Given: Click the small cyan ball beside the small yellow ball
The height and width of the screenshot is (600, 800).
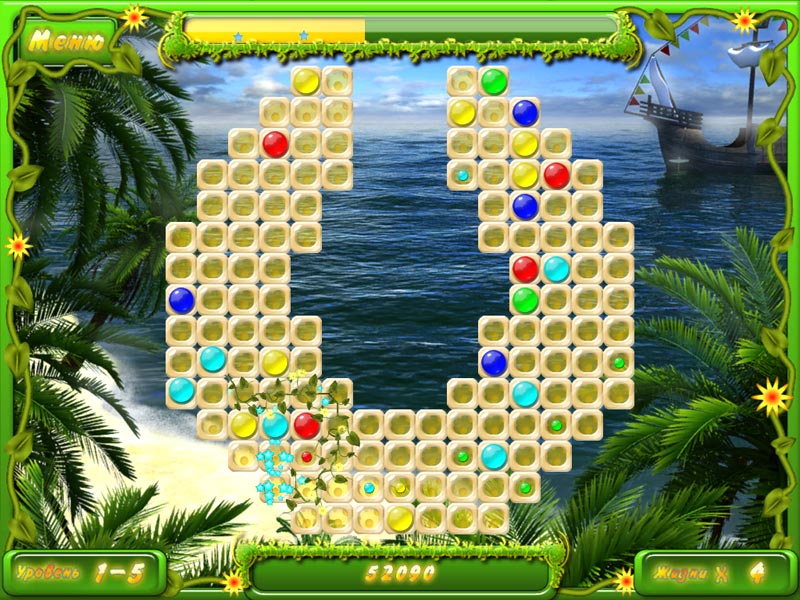Looking at the screenshot, I should (369, 488).
